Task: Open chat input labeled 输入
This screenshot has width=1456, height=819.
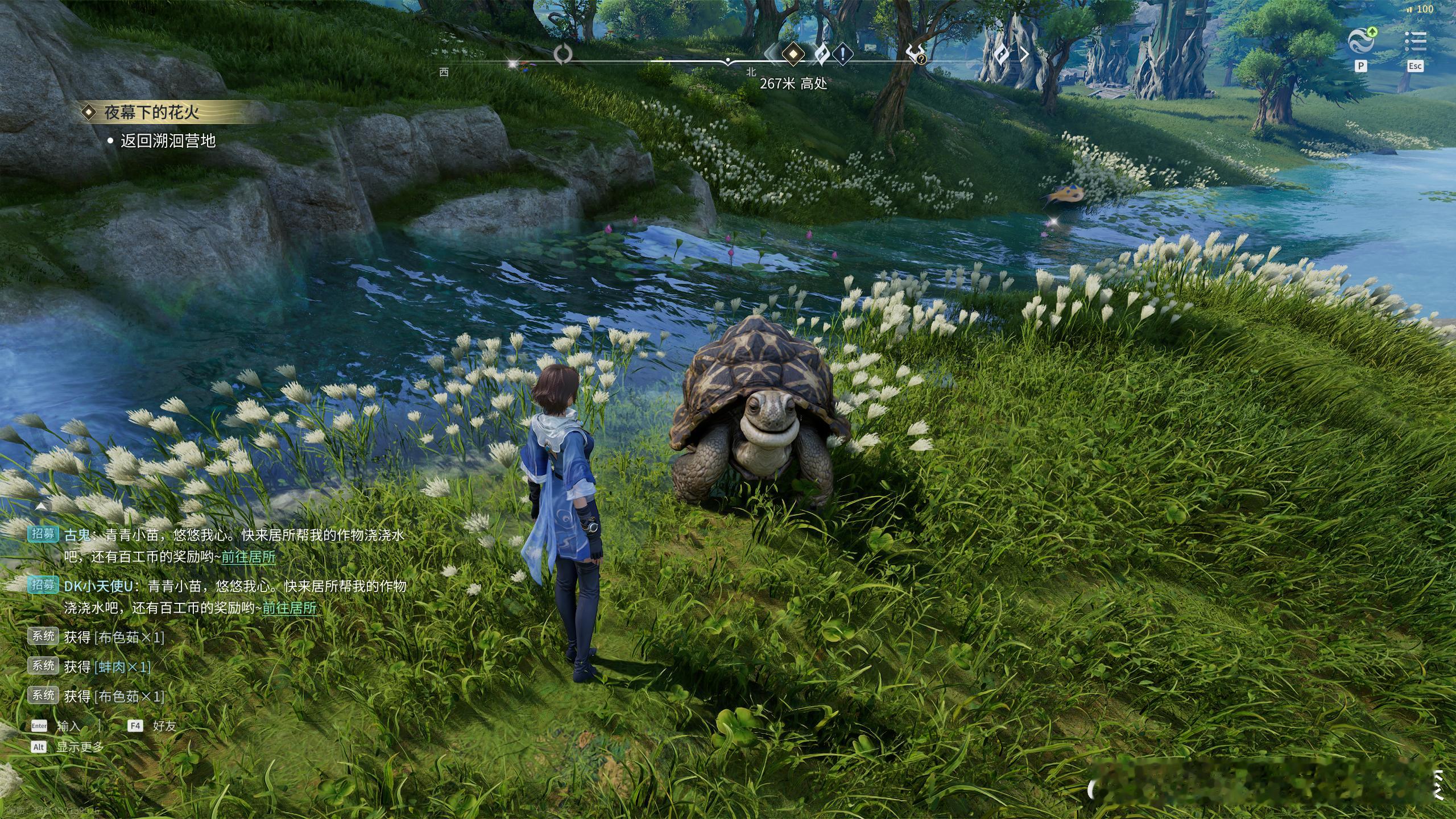Action: [x=68, y=726]
